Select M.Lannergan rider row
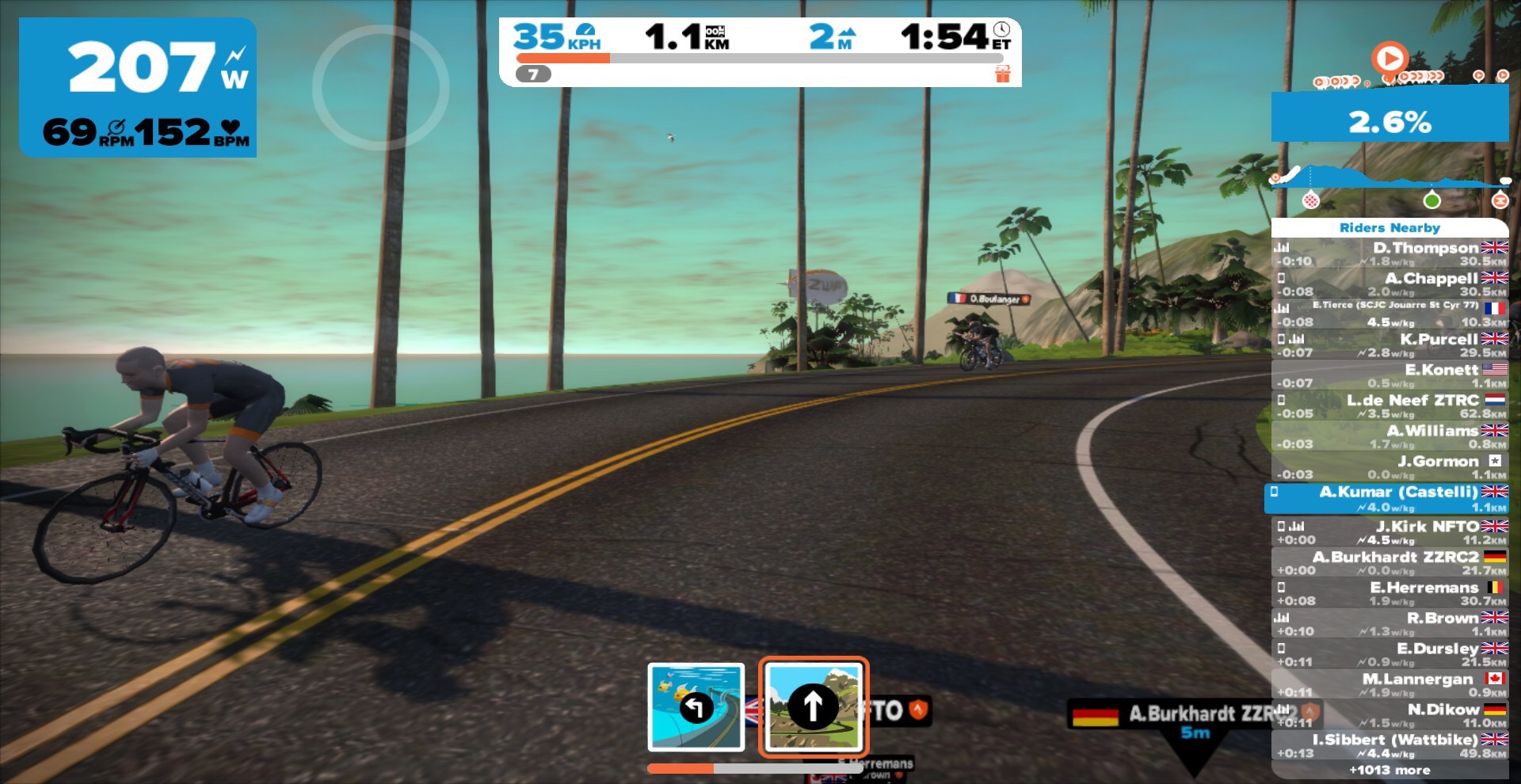1521x784 pixels. 1389,685
